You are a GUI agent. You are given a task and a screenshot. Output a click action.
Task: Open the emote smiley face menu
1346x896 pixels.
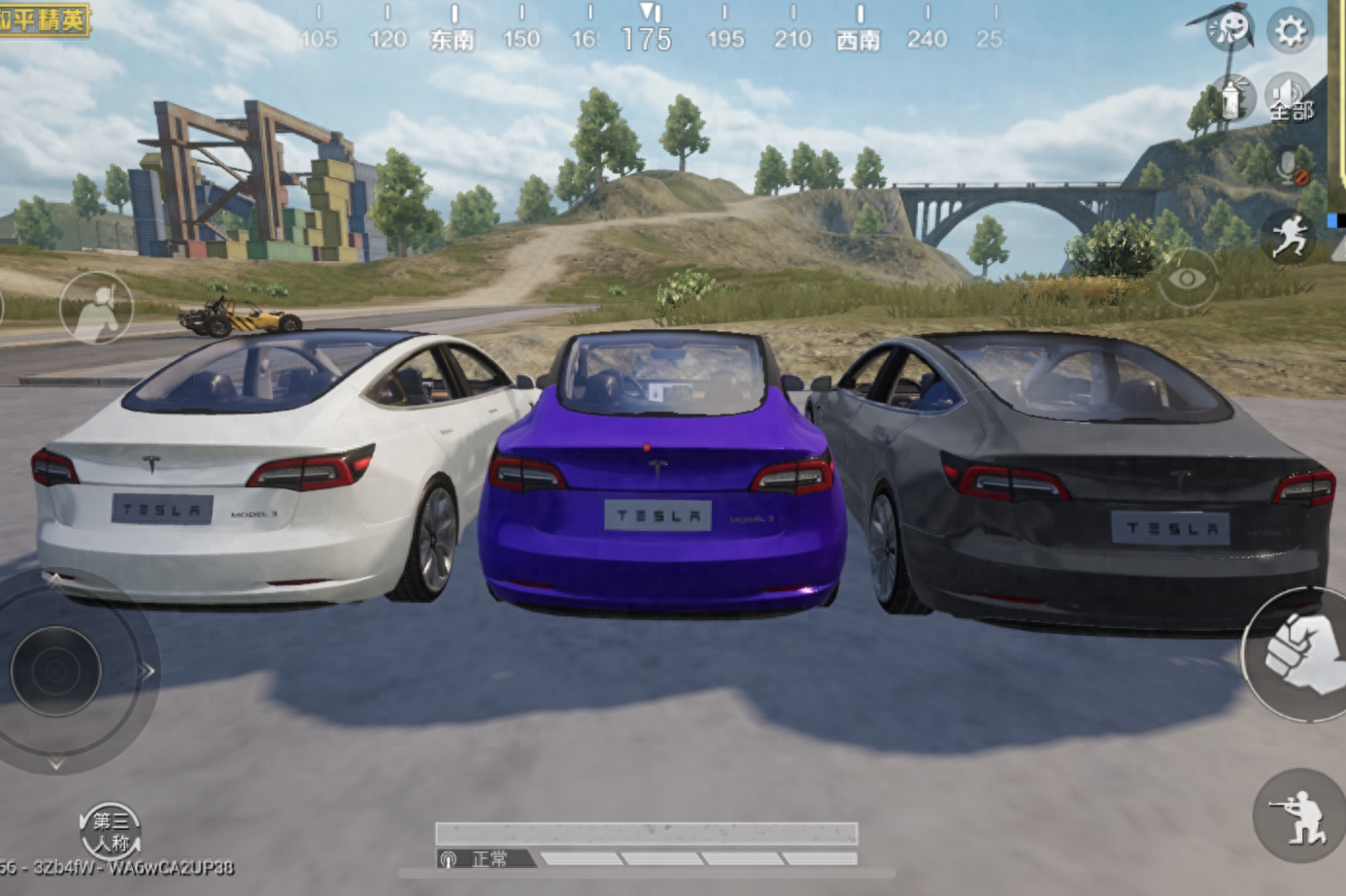pyautogui.click(x=1229, y=28)
